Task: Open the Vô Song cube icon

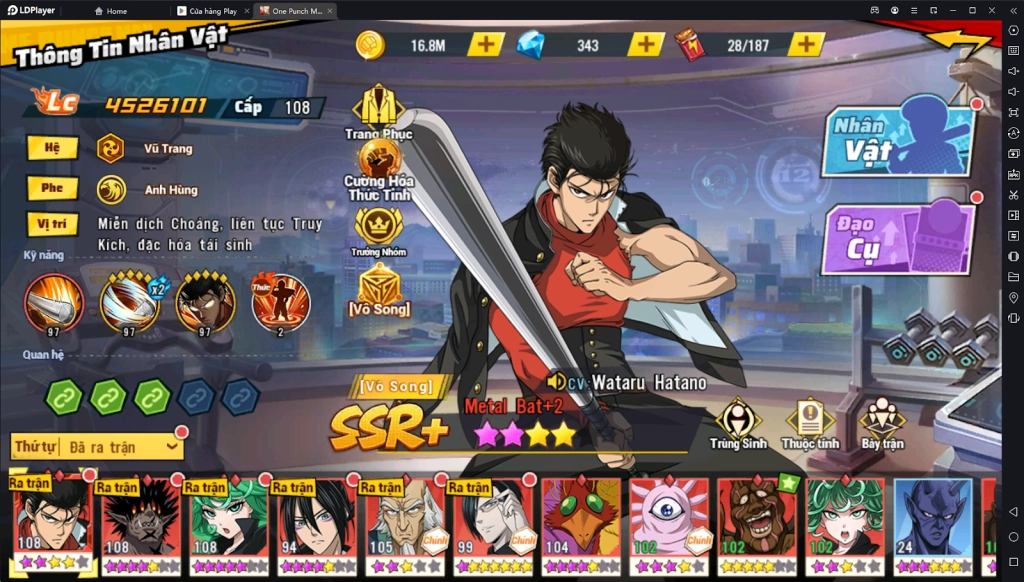Action: click(x=380, y=288)
